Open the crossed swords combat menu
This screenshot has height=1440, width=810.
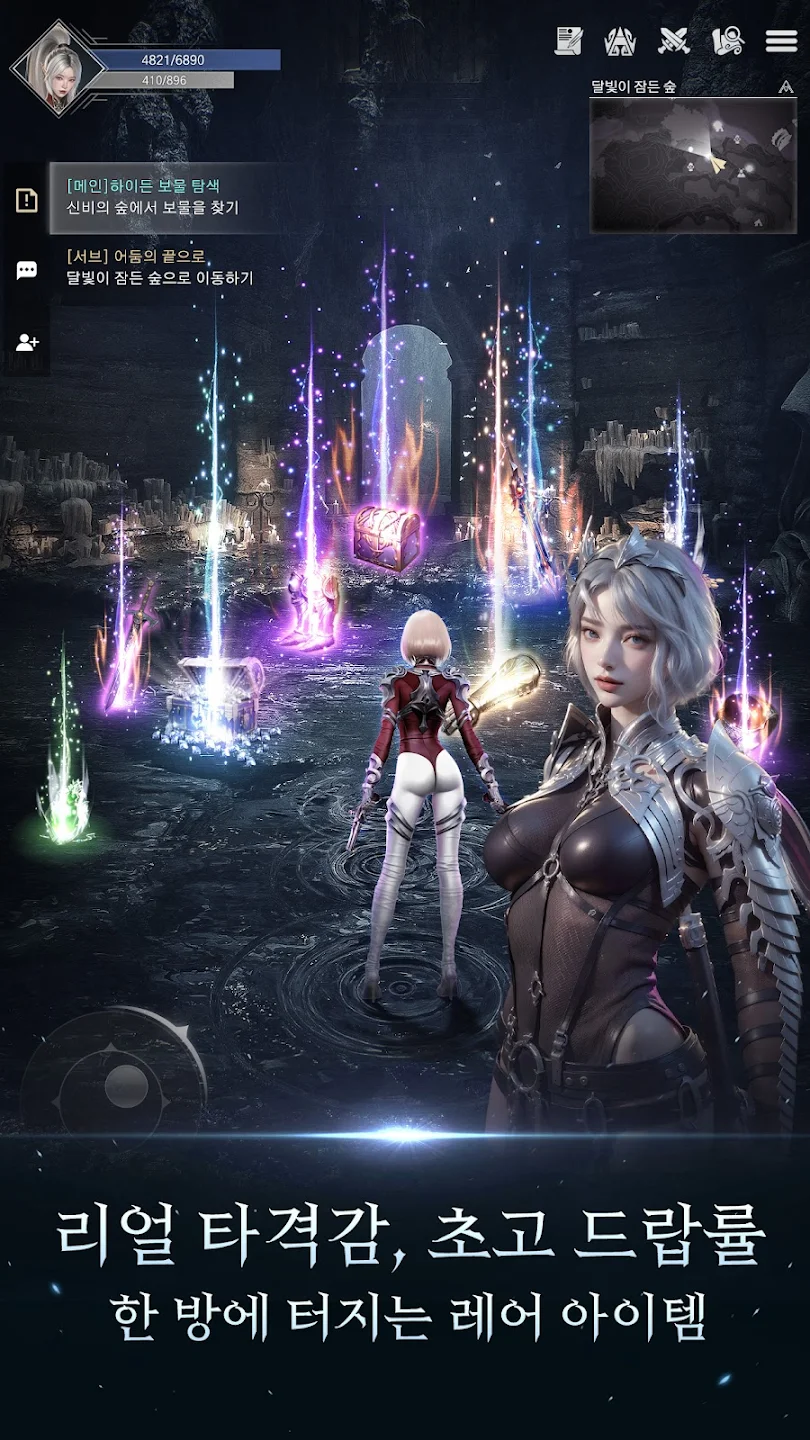coord(674,41)
